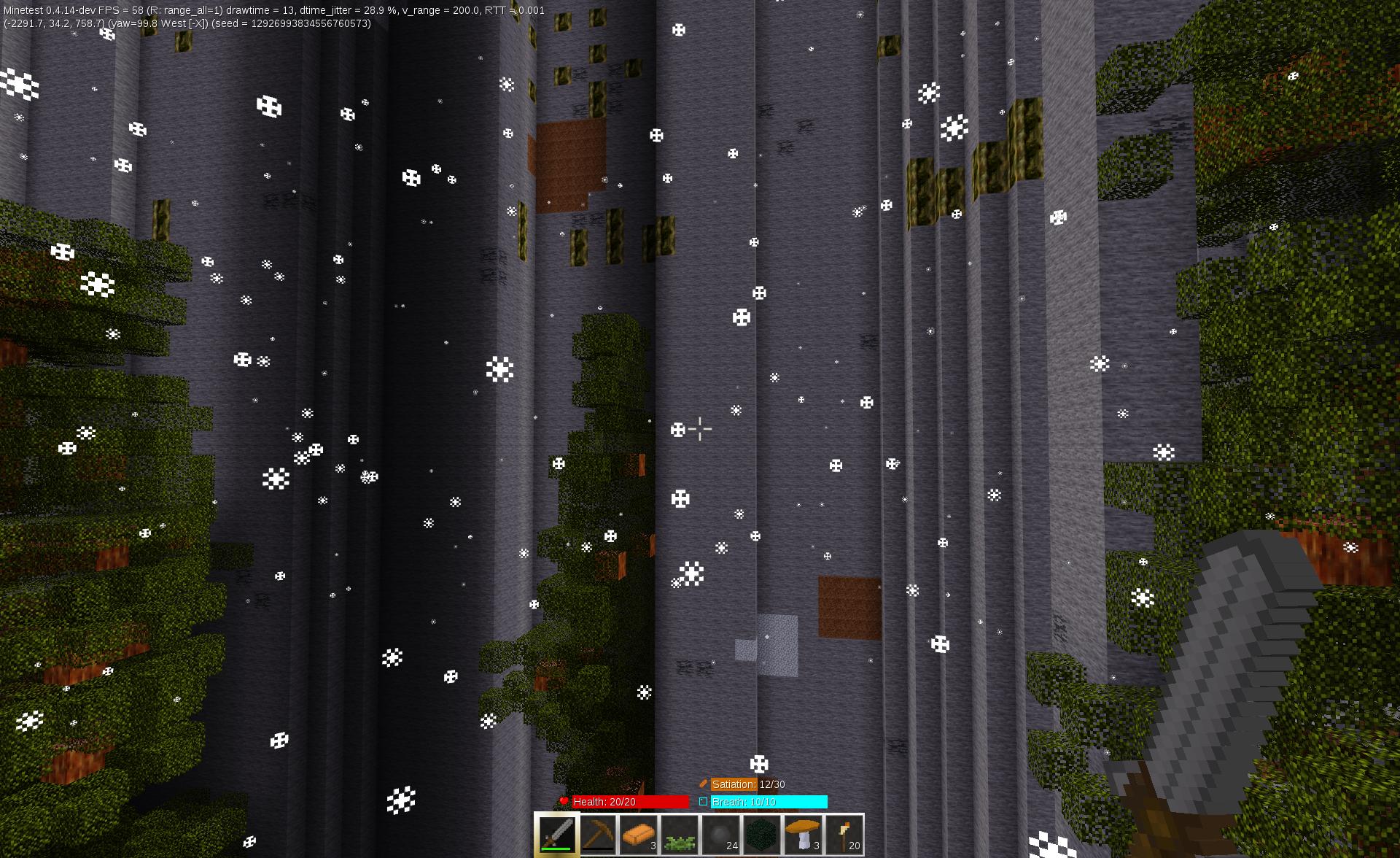The width and height of the screenshot is (1400, 858).
Task: Click the bubble icon beside Breath
Action: coord(702,801)
